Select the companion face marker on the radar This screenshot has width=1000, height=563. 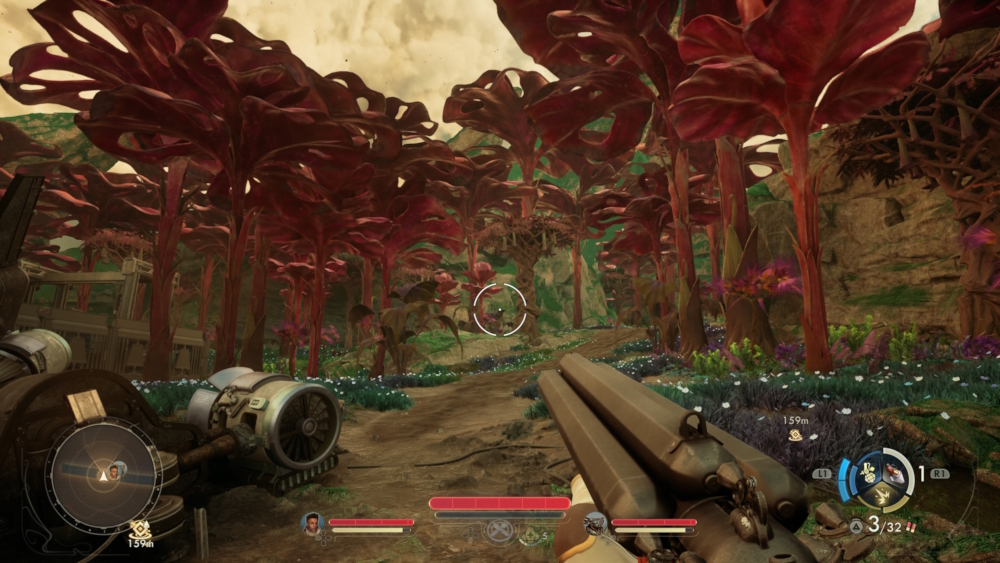click(115, 470)
